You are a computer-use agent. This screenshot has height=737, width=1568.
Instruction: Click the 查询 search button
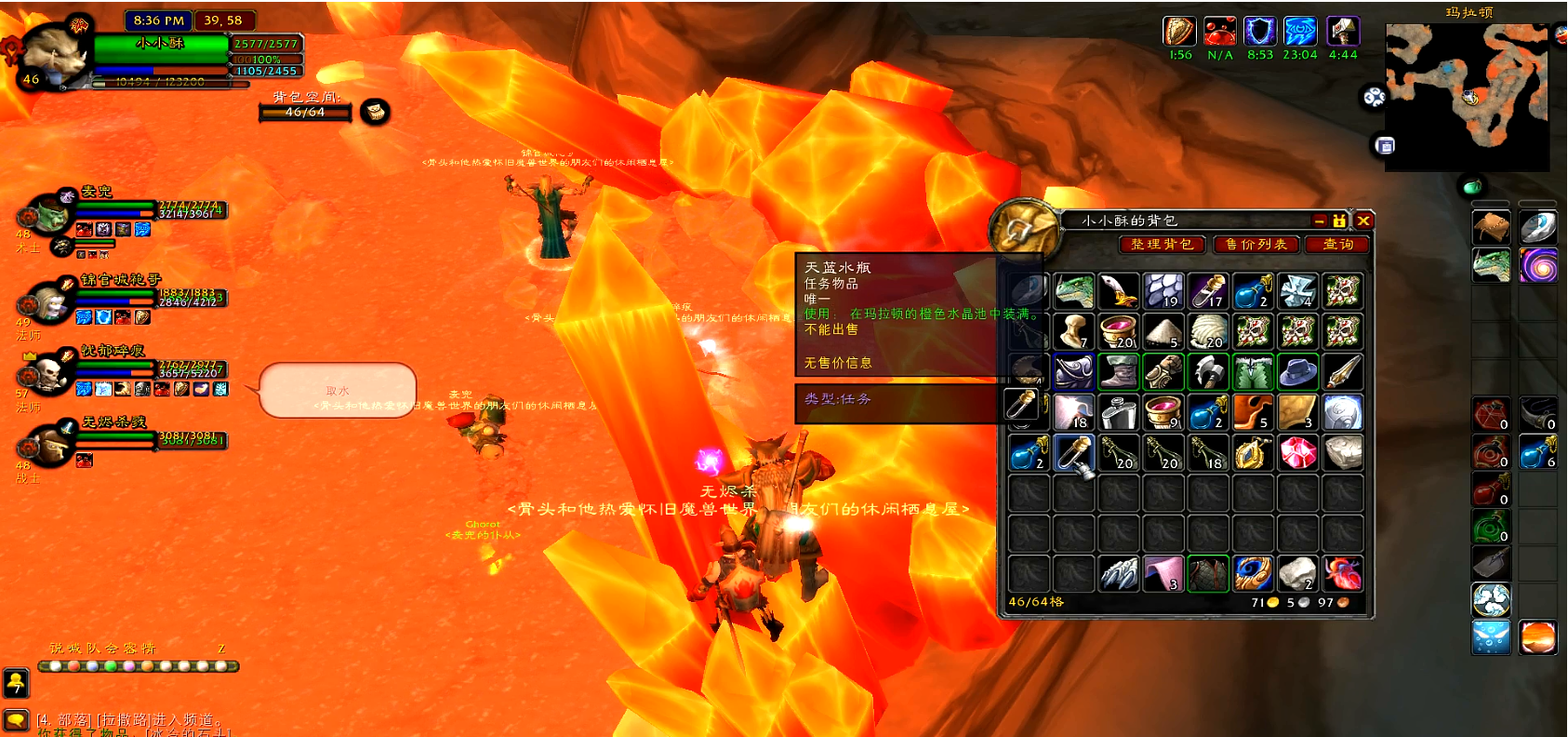coord(1337,244)
